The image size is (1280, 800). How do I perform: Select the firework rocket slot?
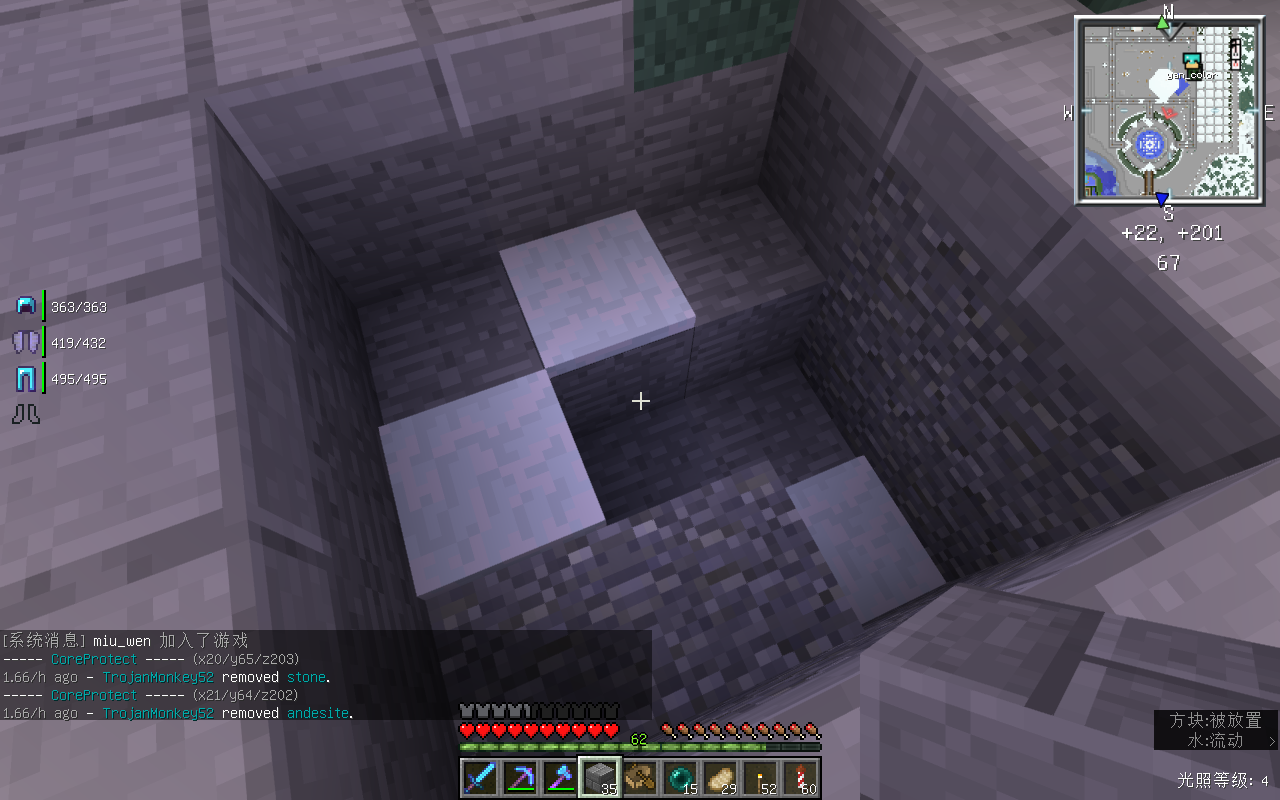[x=800, y=778]
